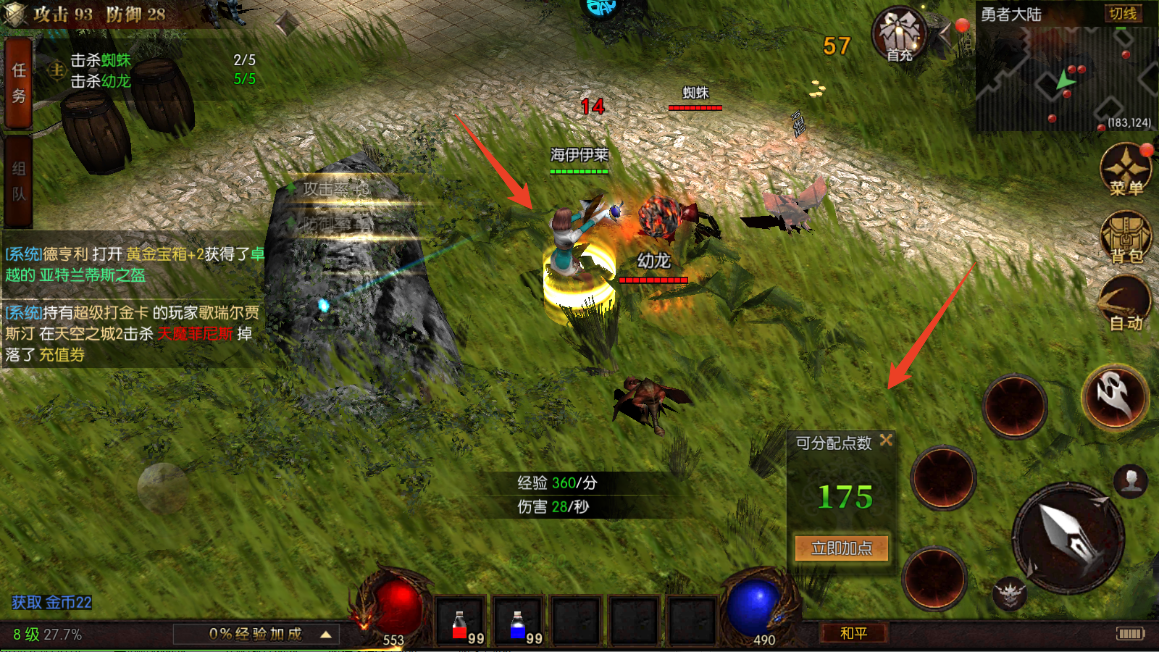
Task: Close the 可分配点数 points panel
Action: (886, 441)
